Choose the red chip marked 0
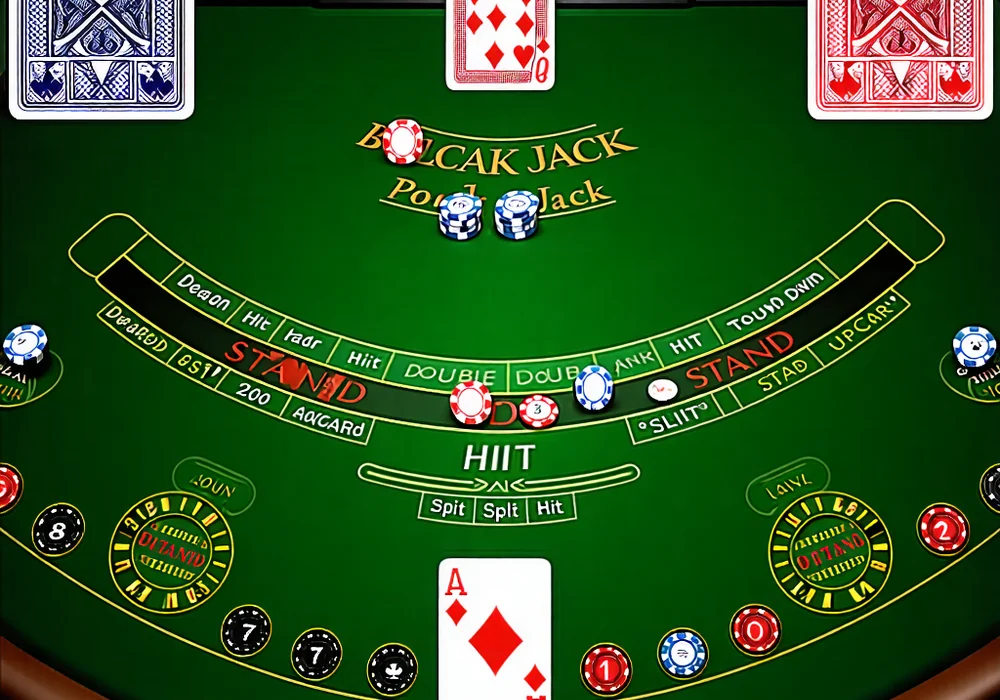 (755, 630)
